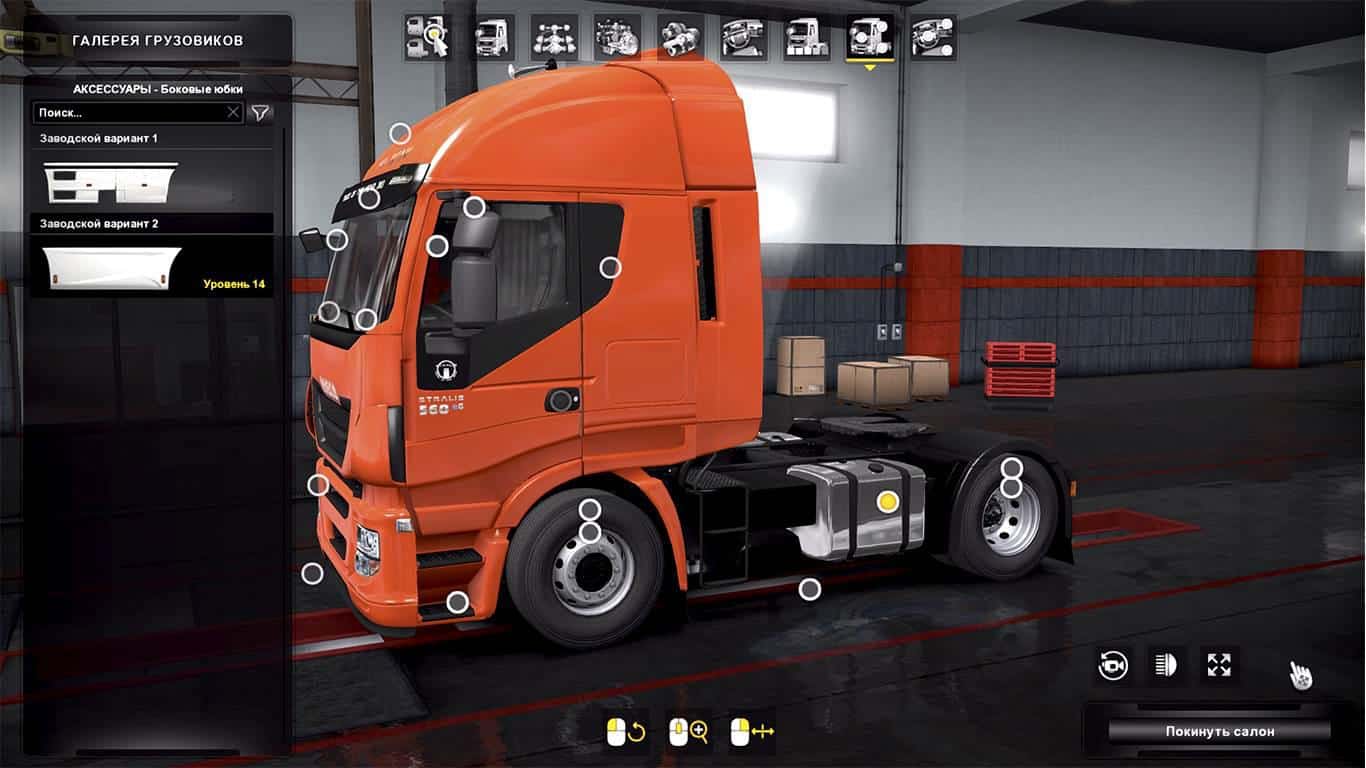Select the yellow accessory node on the fuel tank
The width and height of the screenshot is (1366, 768).
click(x=887, y=502)
